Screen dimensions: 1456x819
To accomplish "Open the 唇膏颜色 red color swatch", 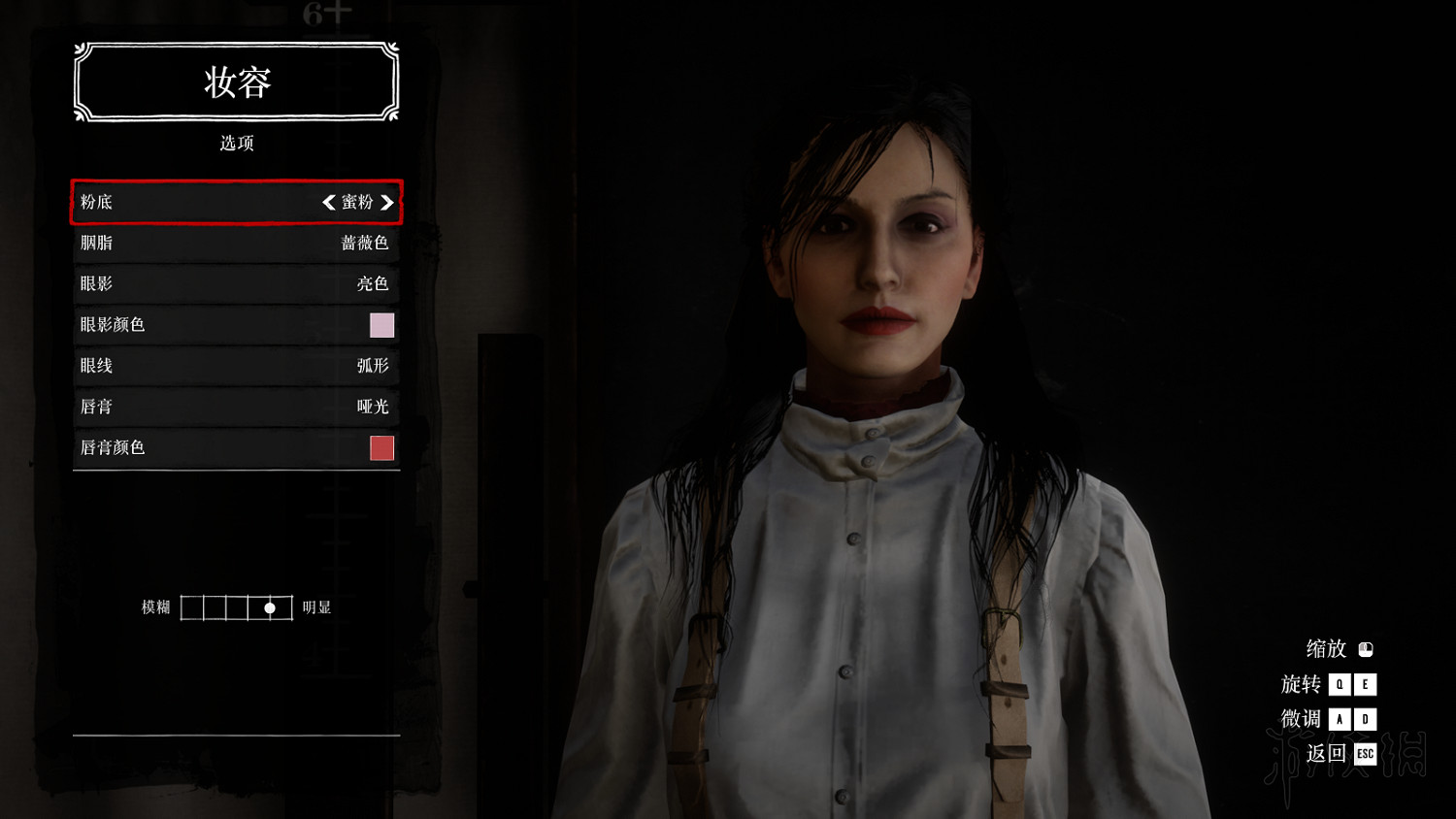I will 381,447.
